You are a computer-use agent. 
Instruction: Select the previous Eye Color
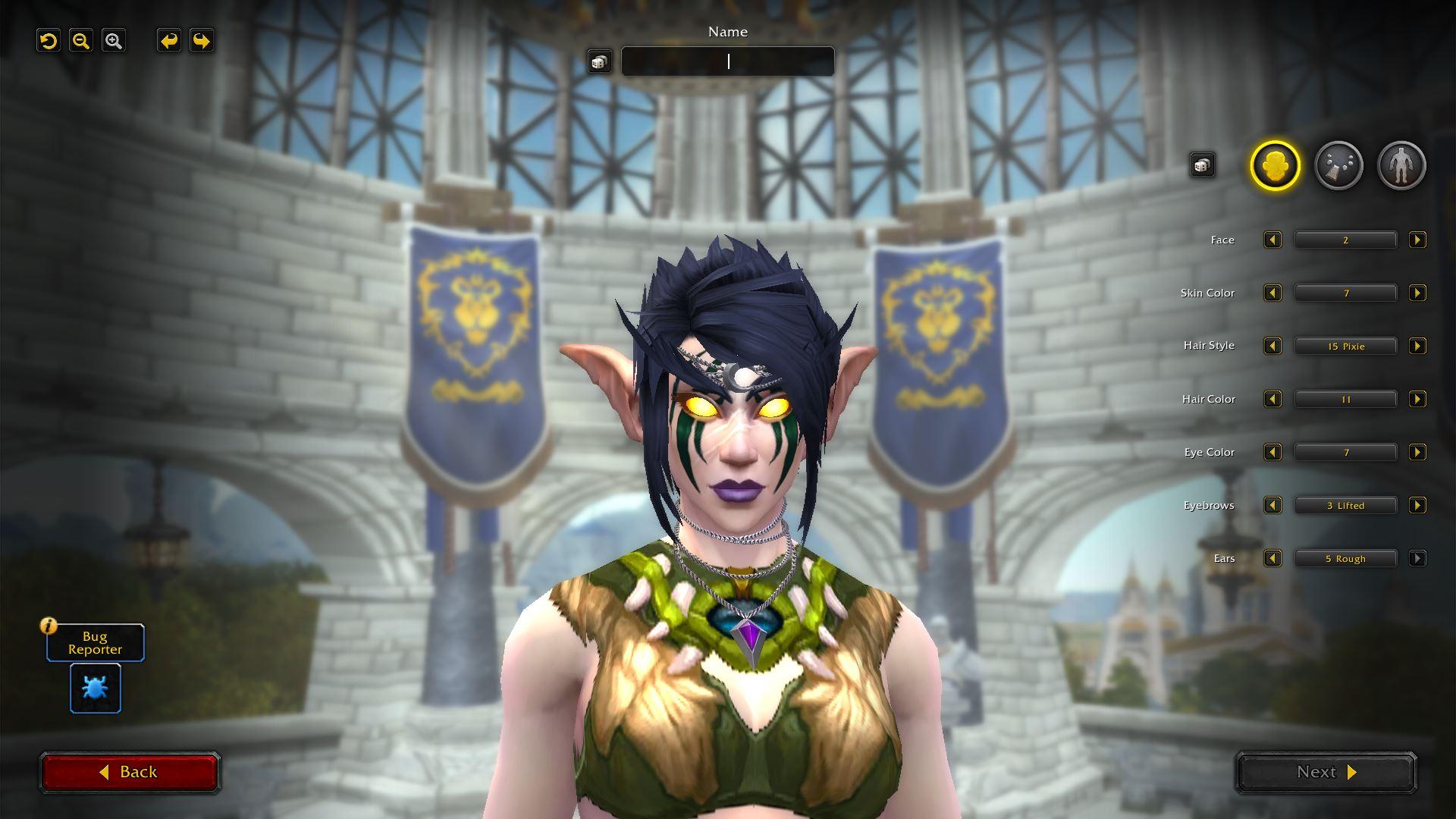[1272, 453]
